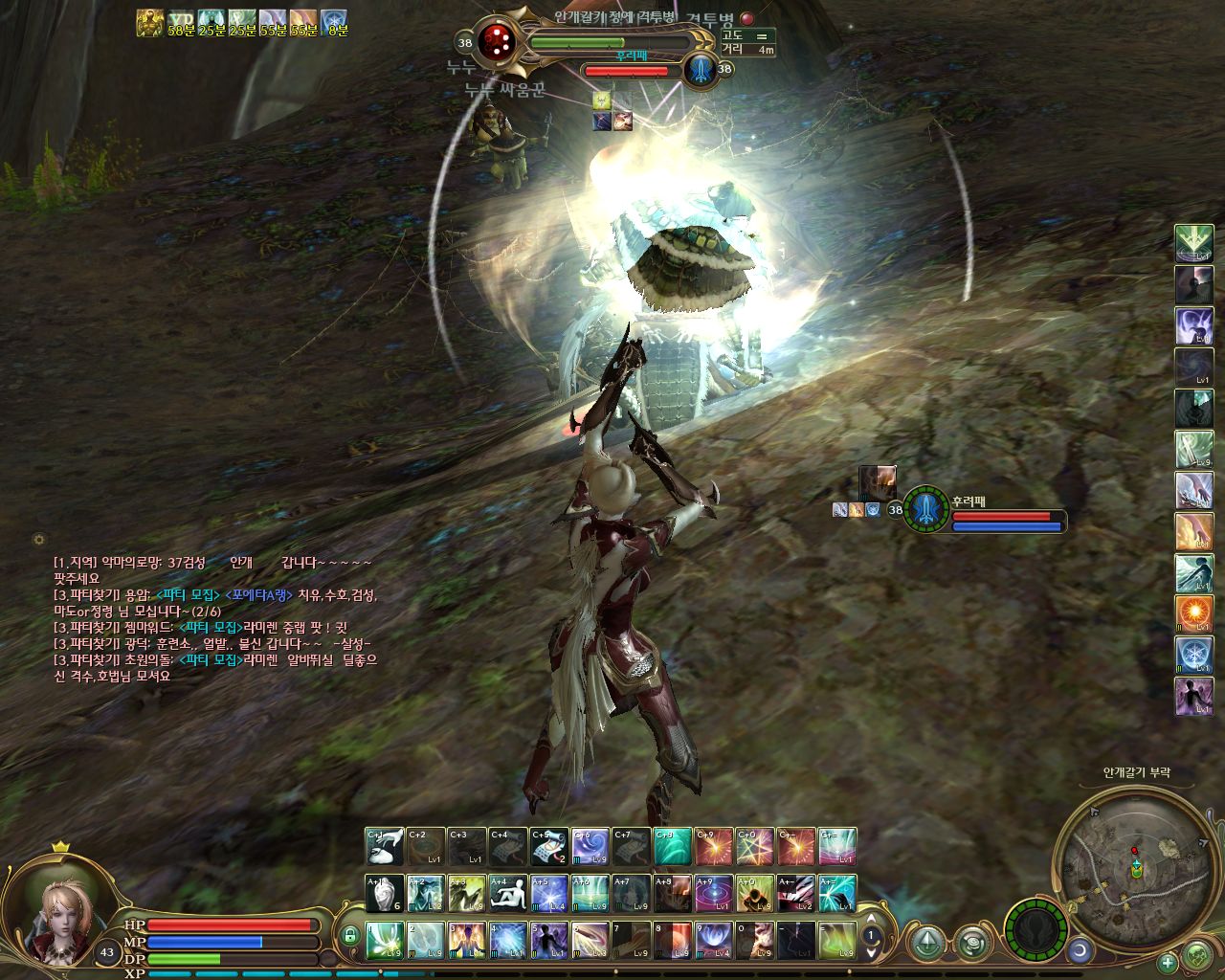Cast the orange fireball skill on side bar

(x=1193, y=613)
